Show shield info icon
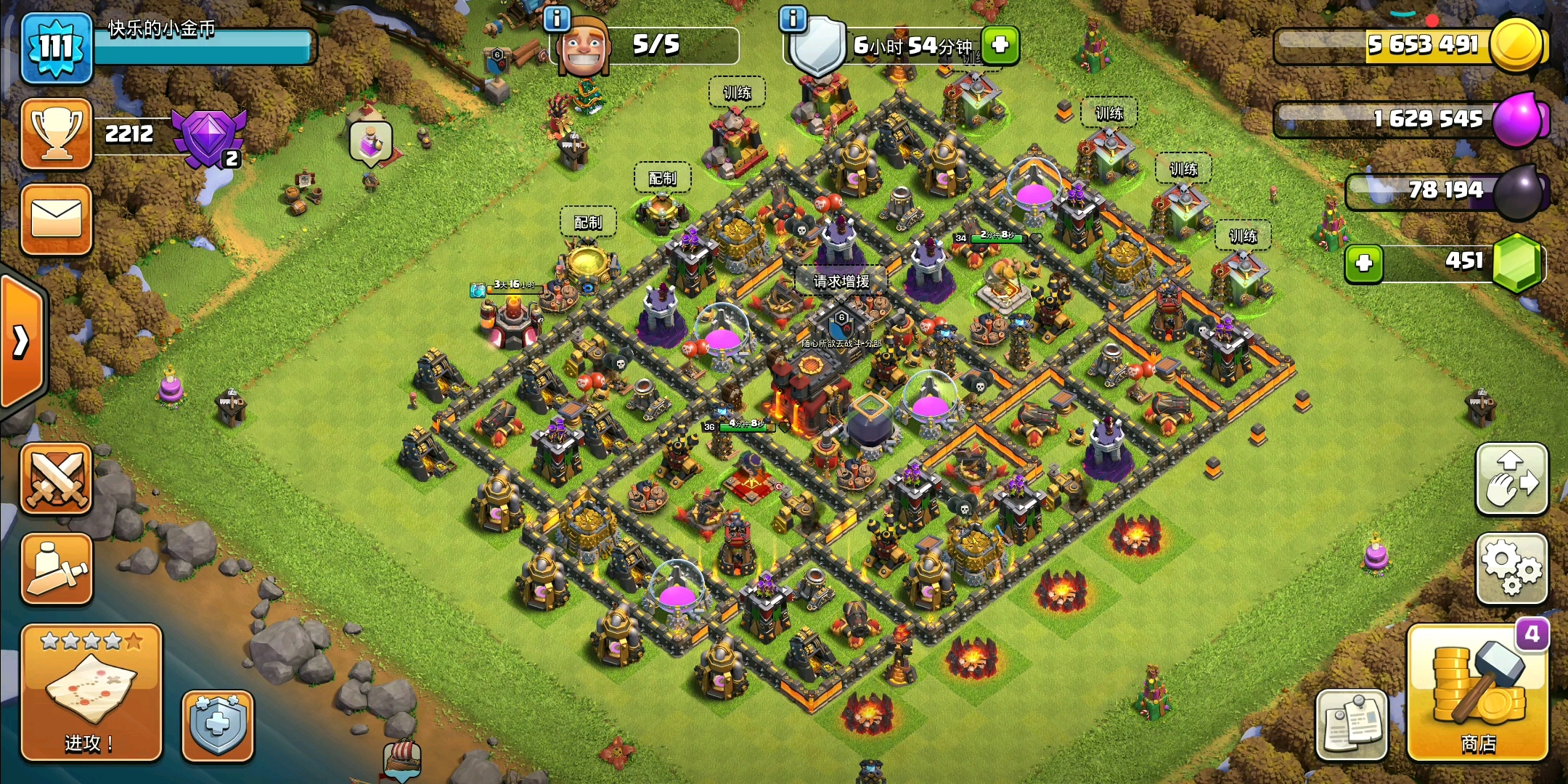1568x784 pixels. (x=793, y=19)
